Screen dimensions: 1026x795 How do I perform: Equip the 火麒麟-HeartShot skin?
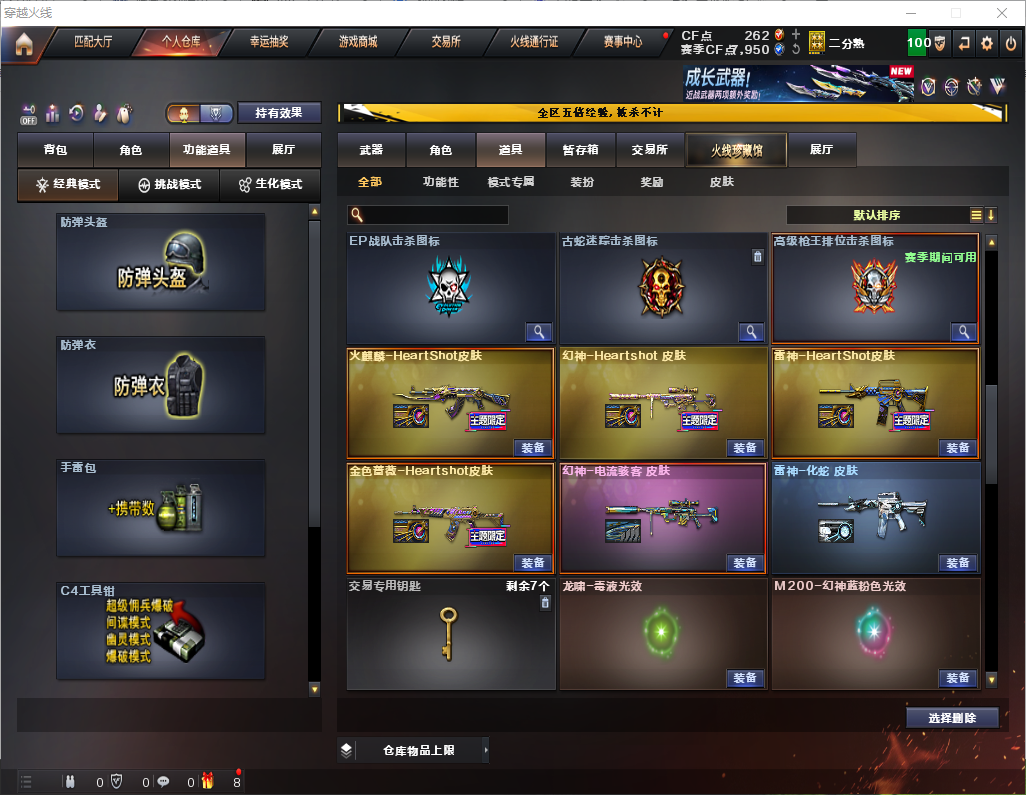tap(533, 448)
